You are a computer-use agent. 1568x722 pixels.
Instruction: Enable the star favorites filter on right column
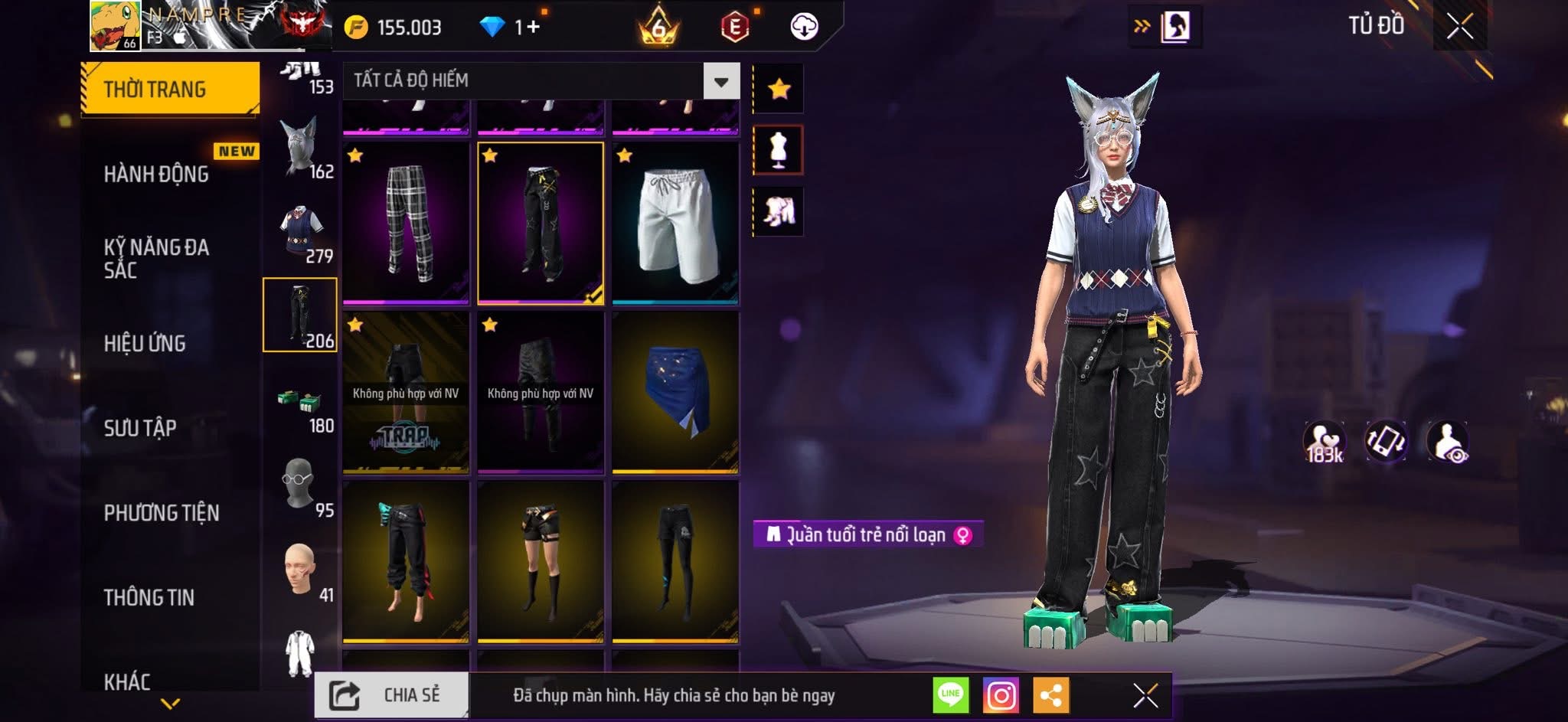pyautogui.click(x=779, y=88)
